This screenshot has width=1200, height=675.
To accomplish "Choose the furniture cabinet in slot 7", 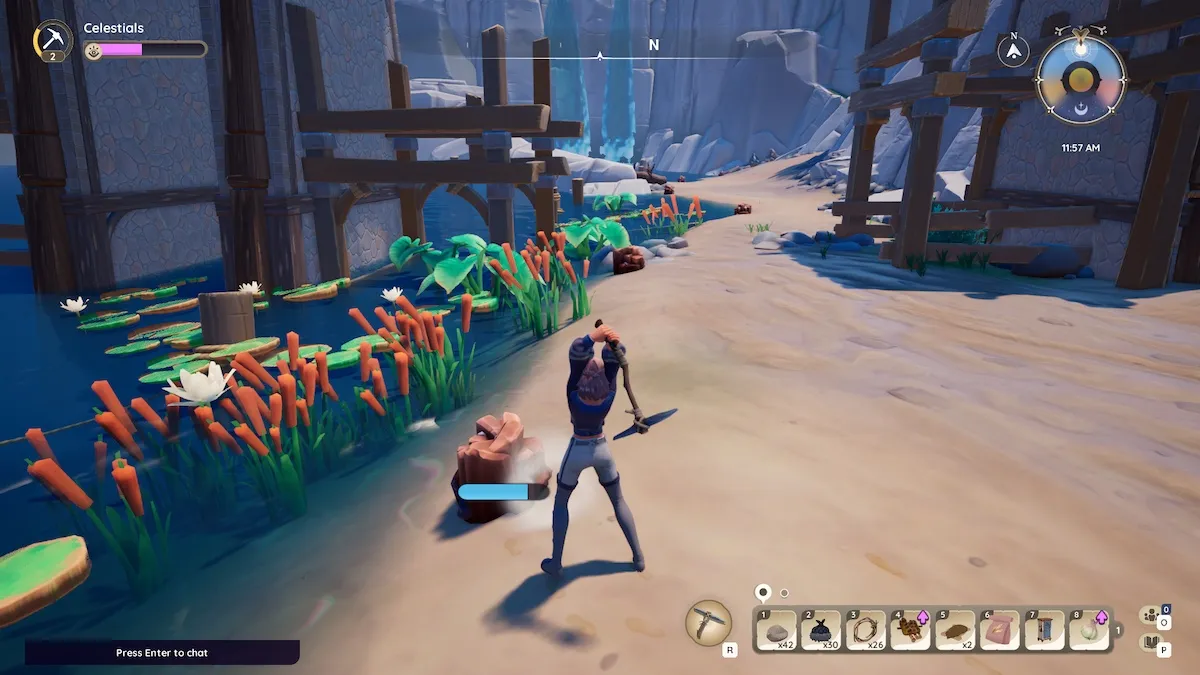I will pyautogui.click(x=1044, y=630).
